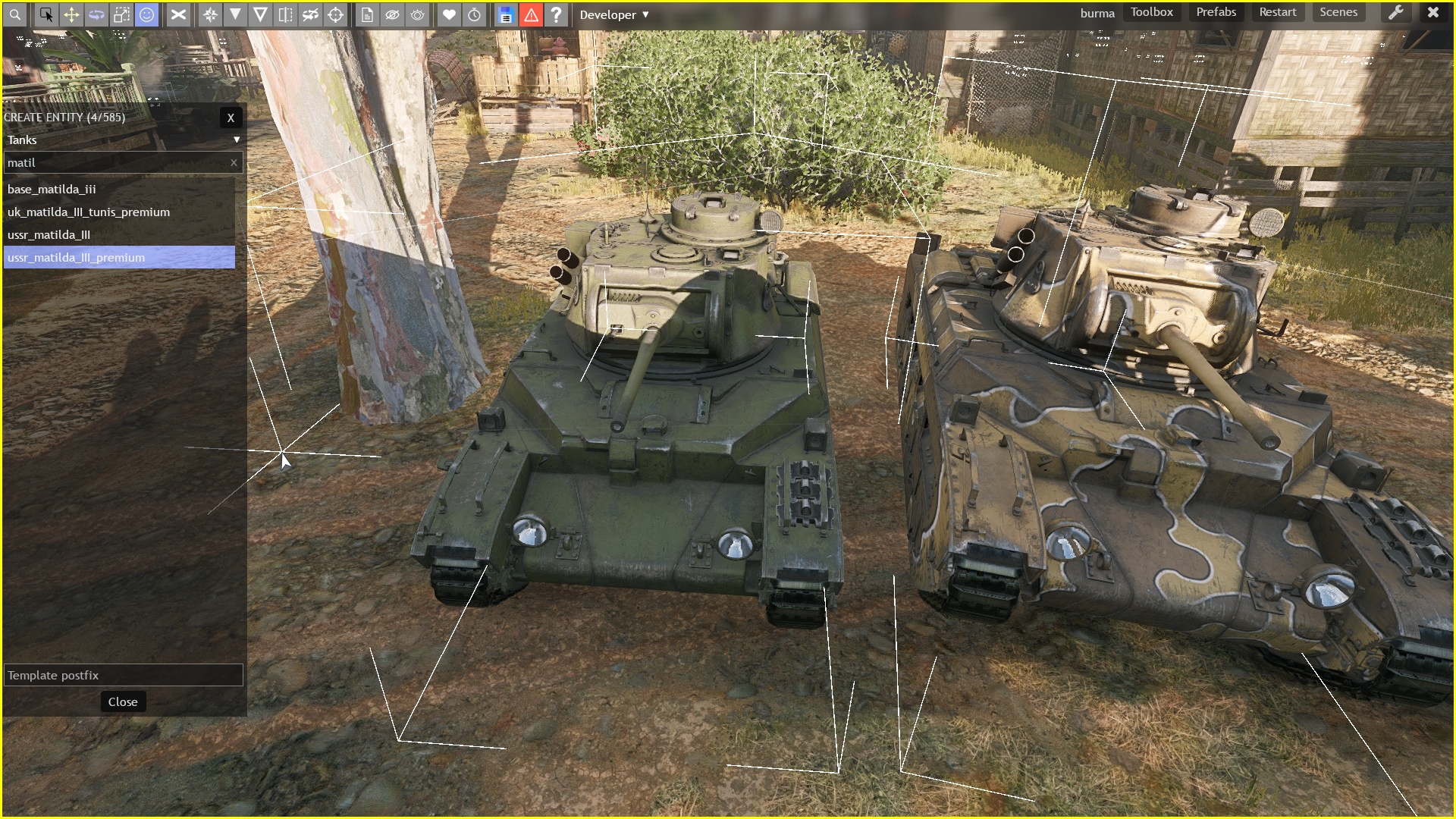Viewport: 1456px width, 819px height.
Task: Open the Scenes menu
Action: pyautogui.click(x=1338, y=12)
